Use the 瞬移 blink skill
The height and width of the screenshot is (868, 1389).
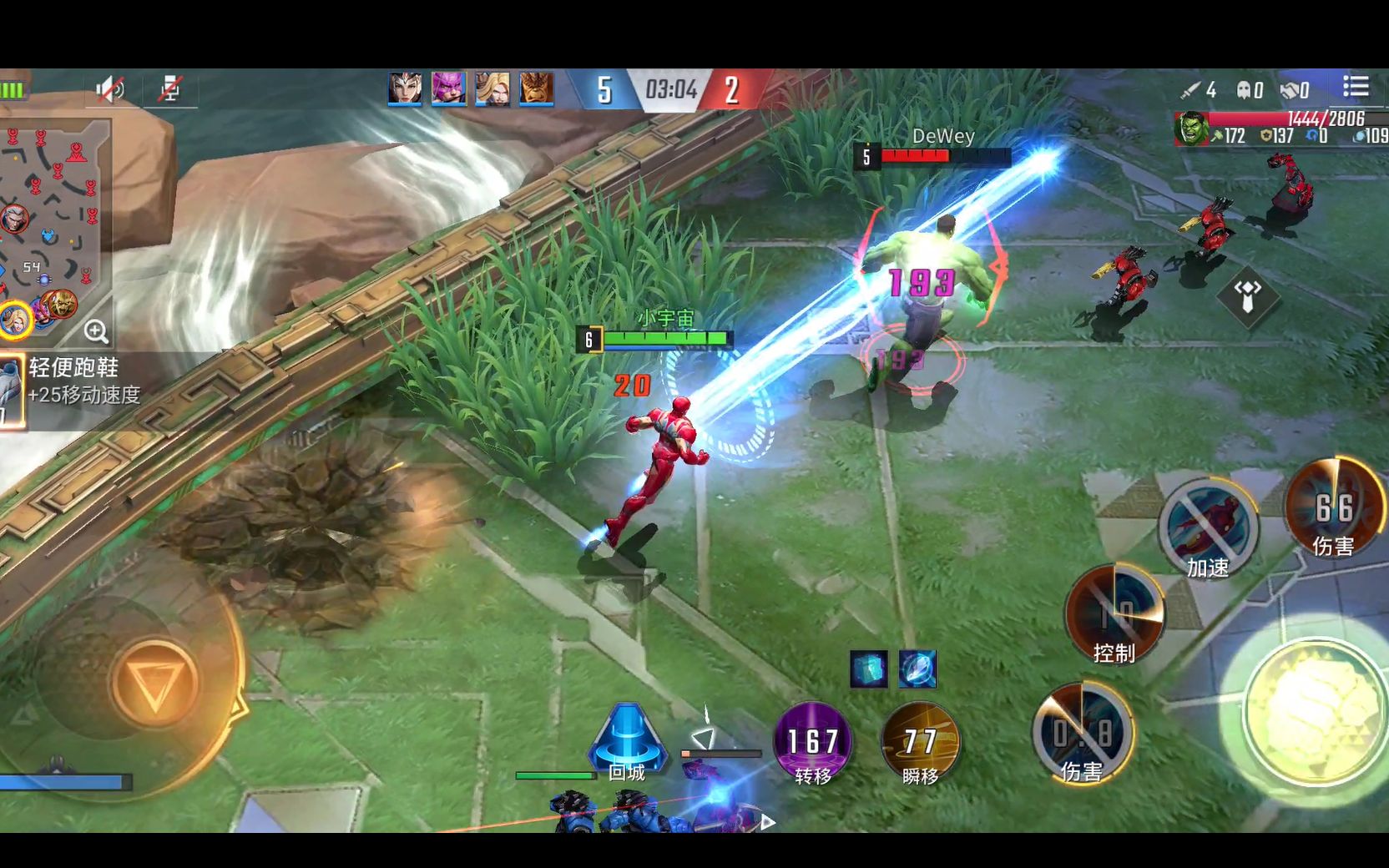[x=920, y=742]
